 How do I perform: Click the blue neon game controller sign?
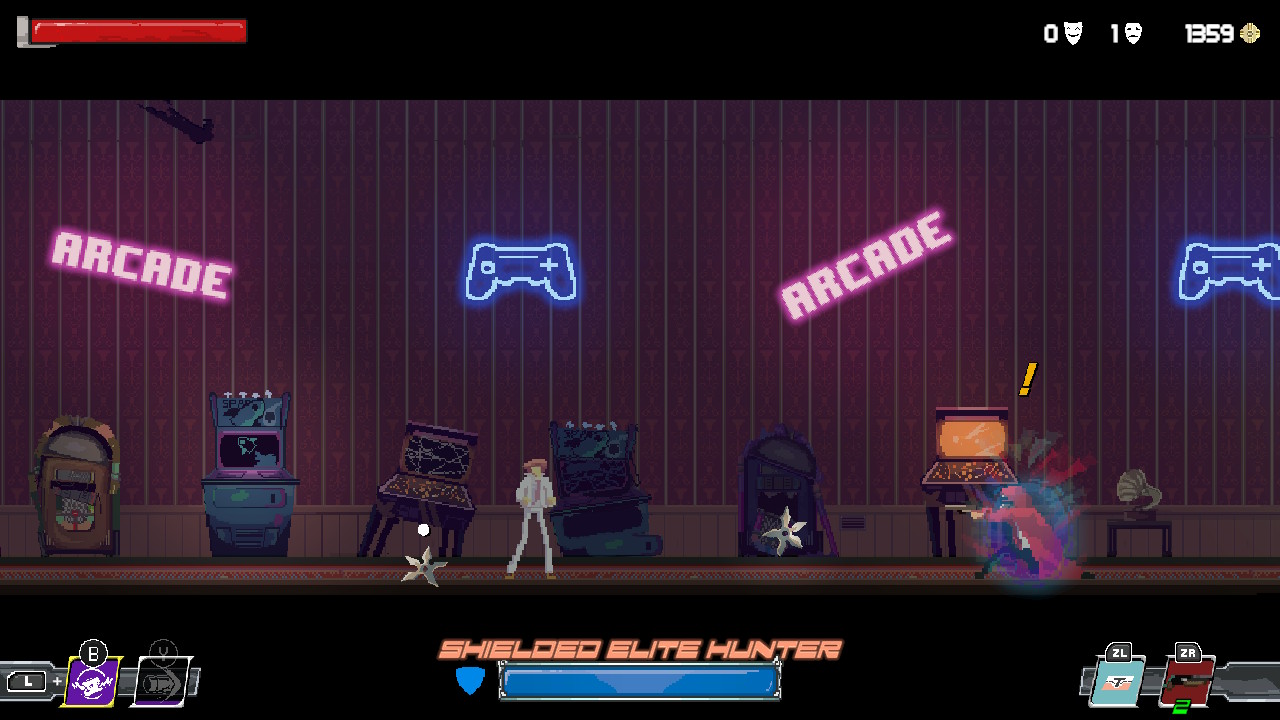pyautogui.click(x=522, y=270)
